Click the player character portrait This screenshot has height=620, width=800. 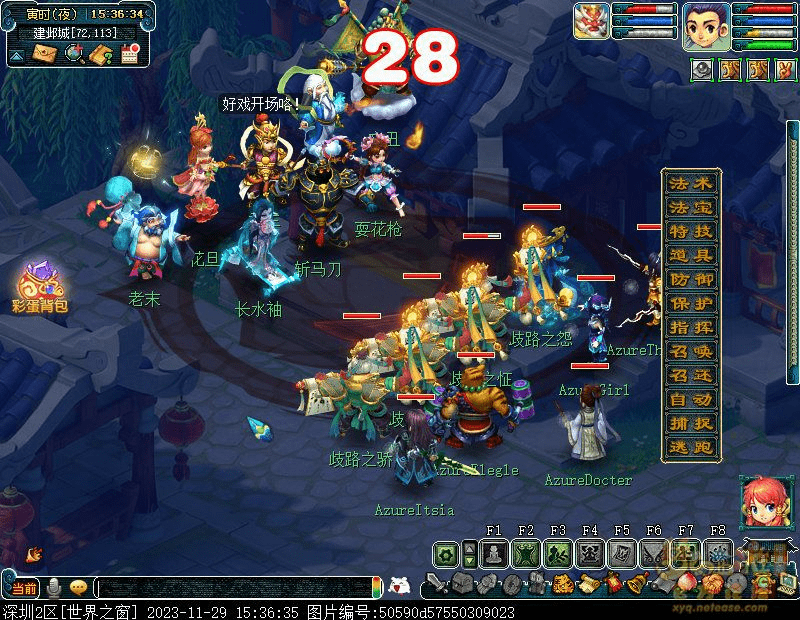tap(704, 25)
